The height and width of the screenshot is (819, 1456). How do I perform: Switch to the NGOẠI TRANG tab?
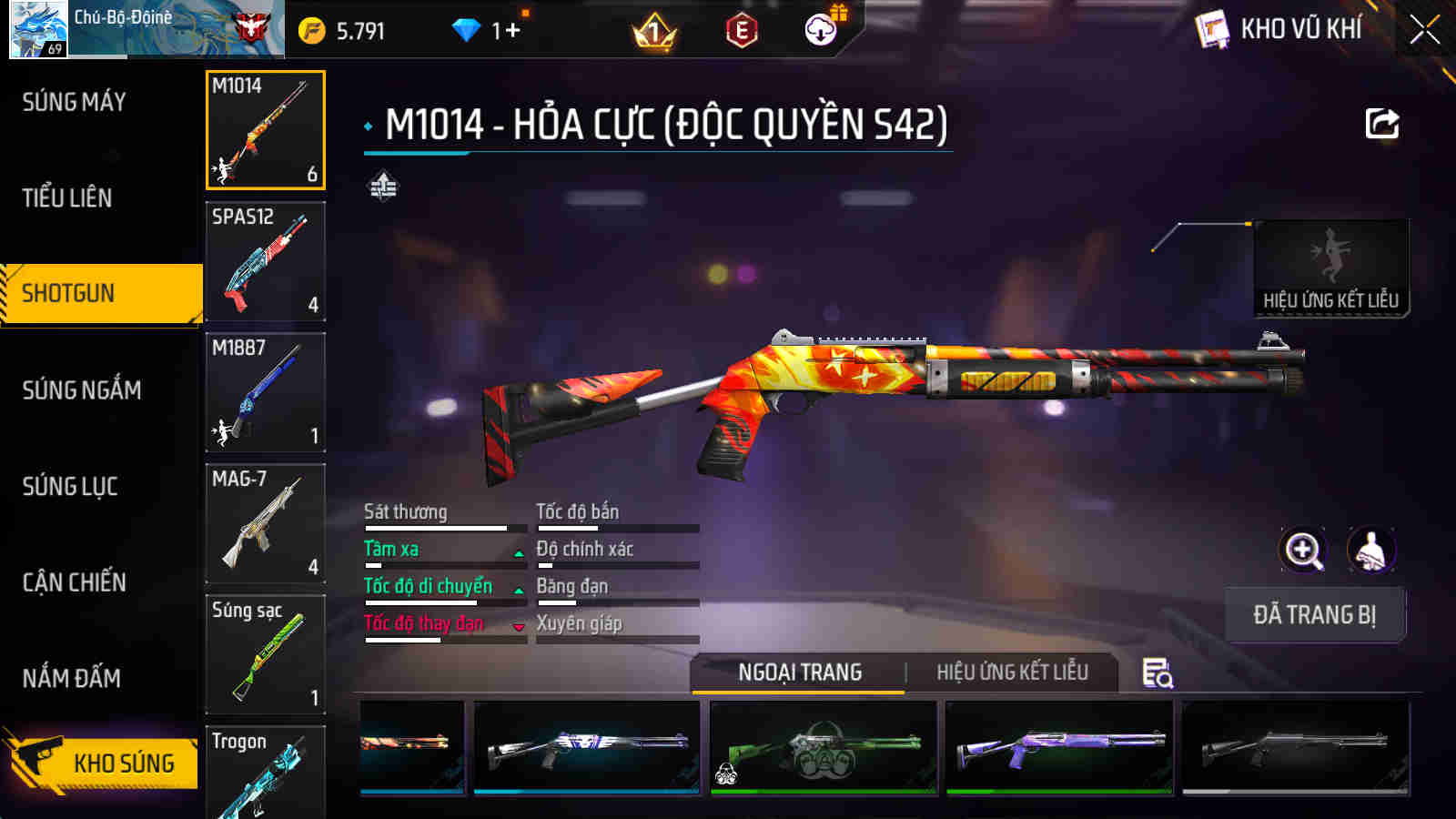[797, 673]
